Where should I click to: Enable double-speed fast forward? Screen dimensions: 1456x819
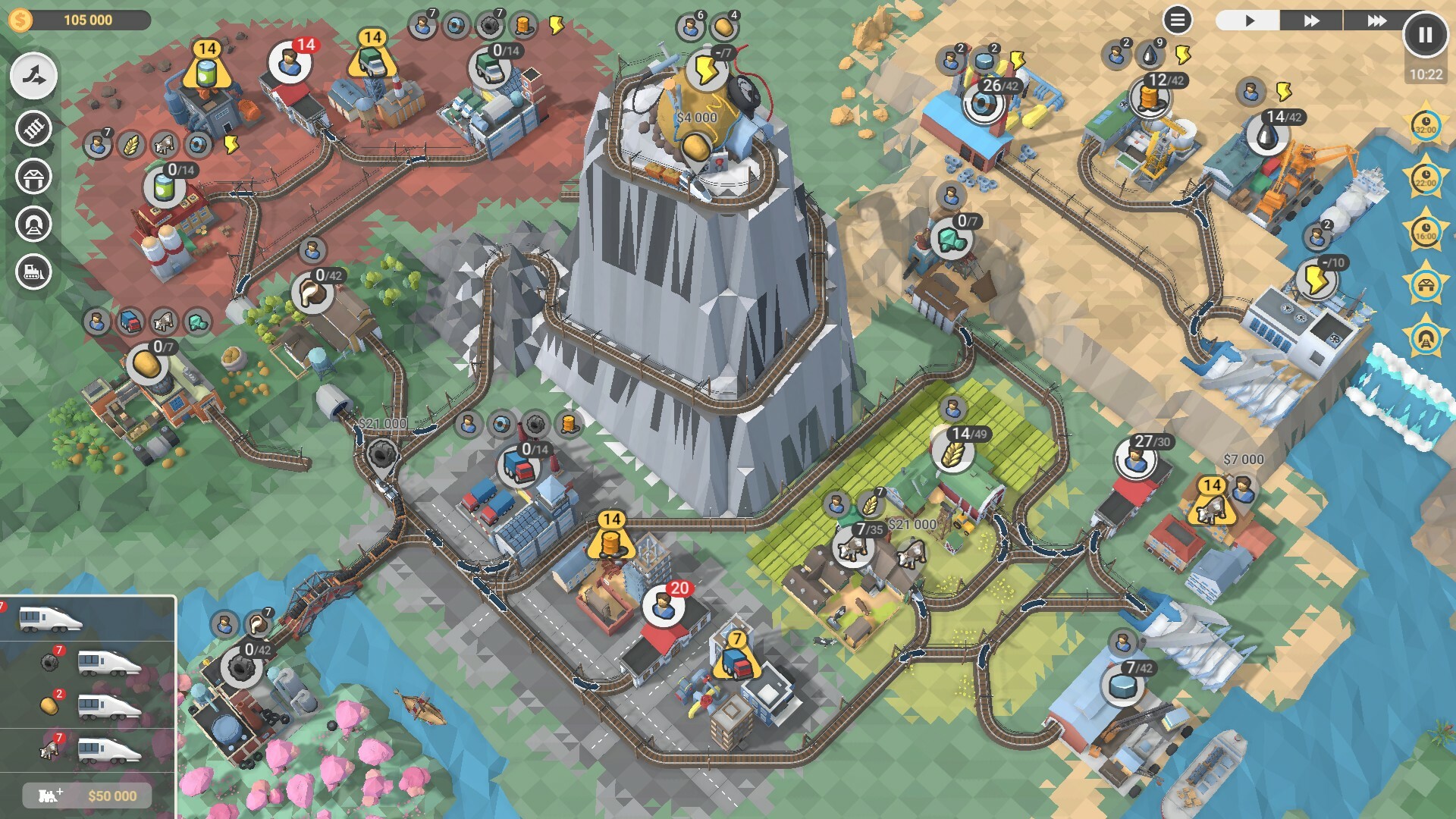click(1312, 20)
